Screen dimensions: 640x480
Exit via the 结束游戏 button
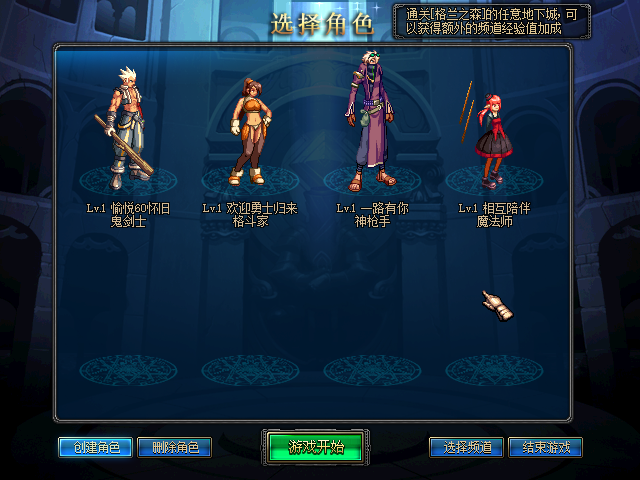[545, 447]
